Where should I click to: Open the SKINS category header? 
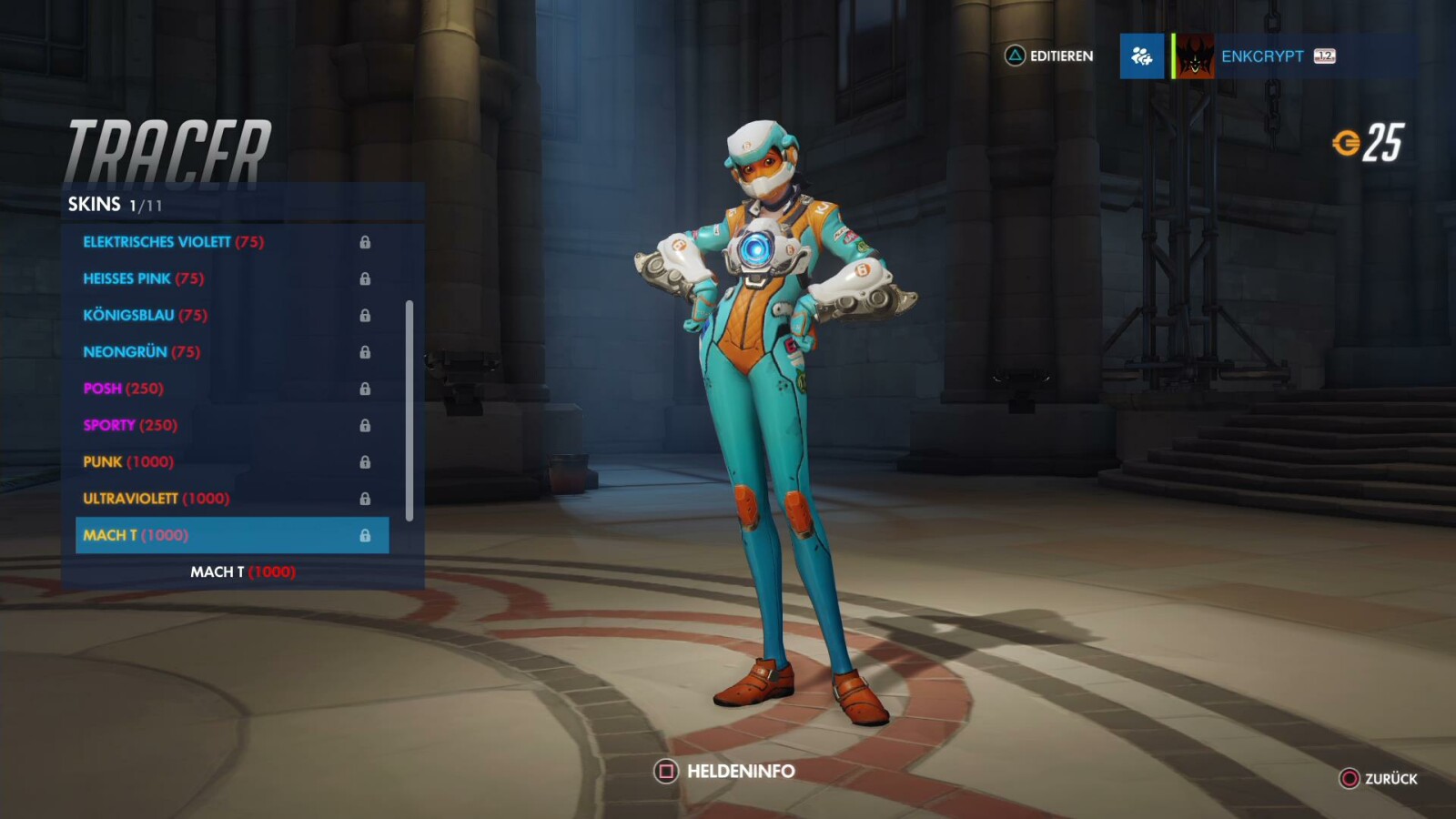(95, 206)
